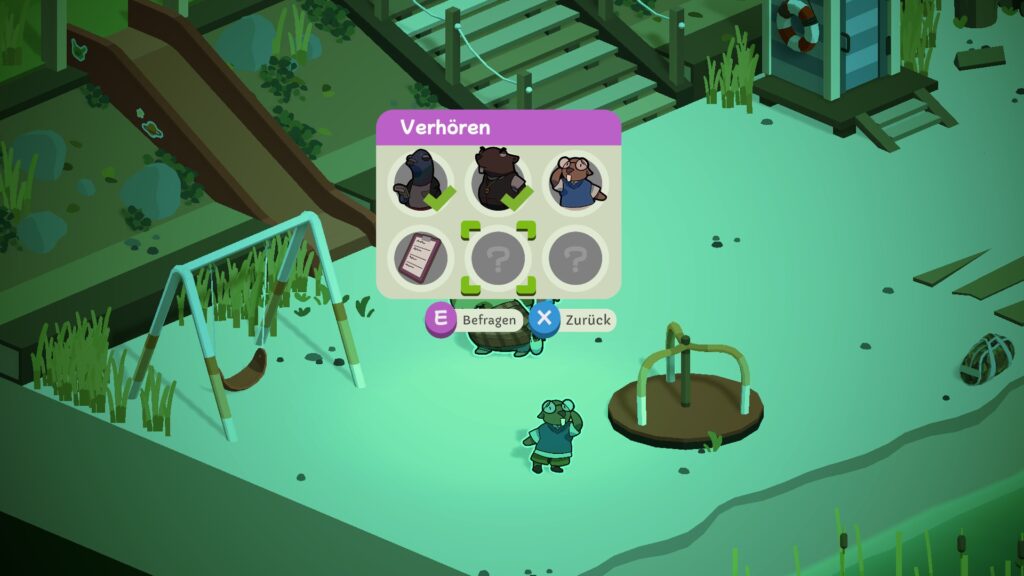
Task: Pick the glasses-wearing beaver in blue vest
Action: point(575,182)
